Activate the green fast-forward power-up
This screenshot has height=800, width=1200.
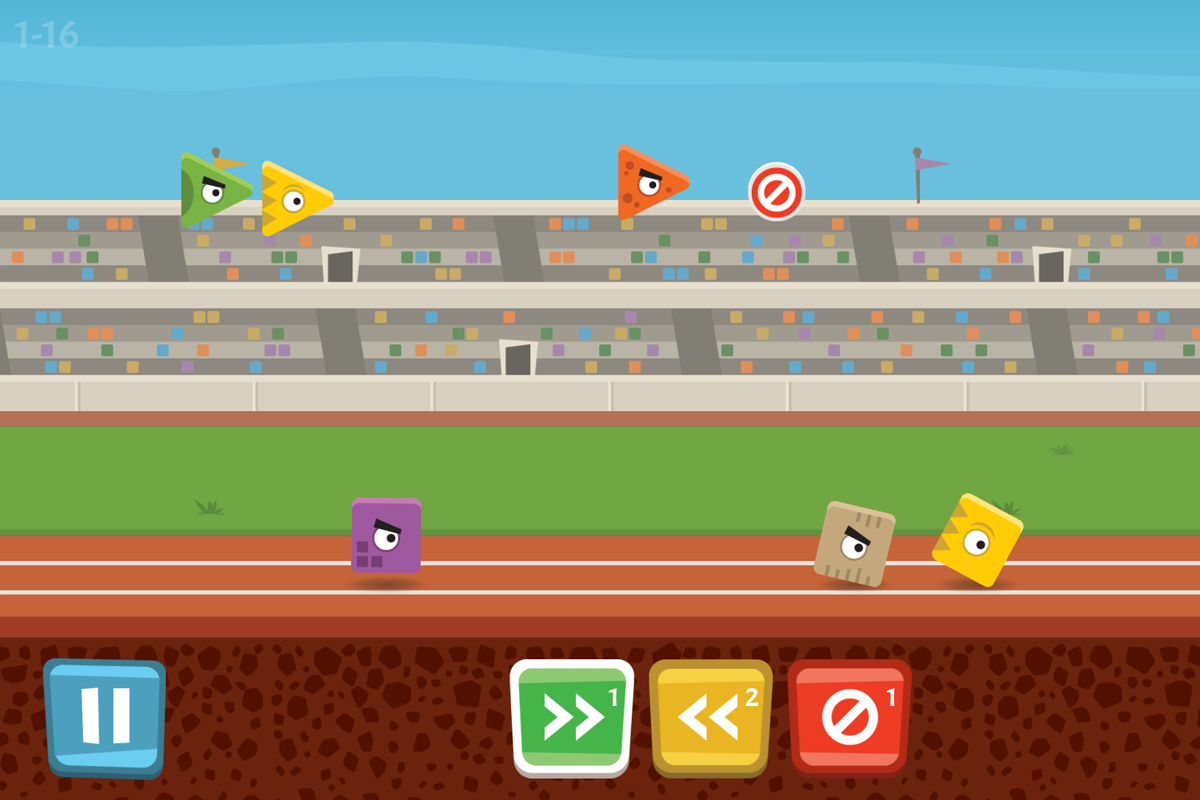click(x=571, y=716)
